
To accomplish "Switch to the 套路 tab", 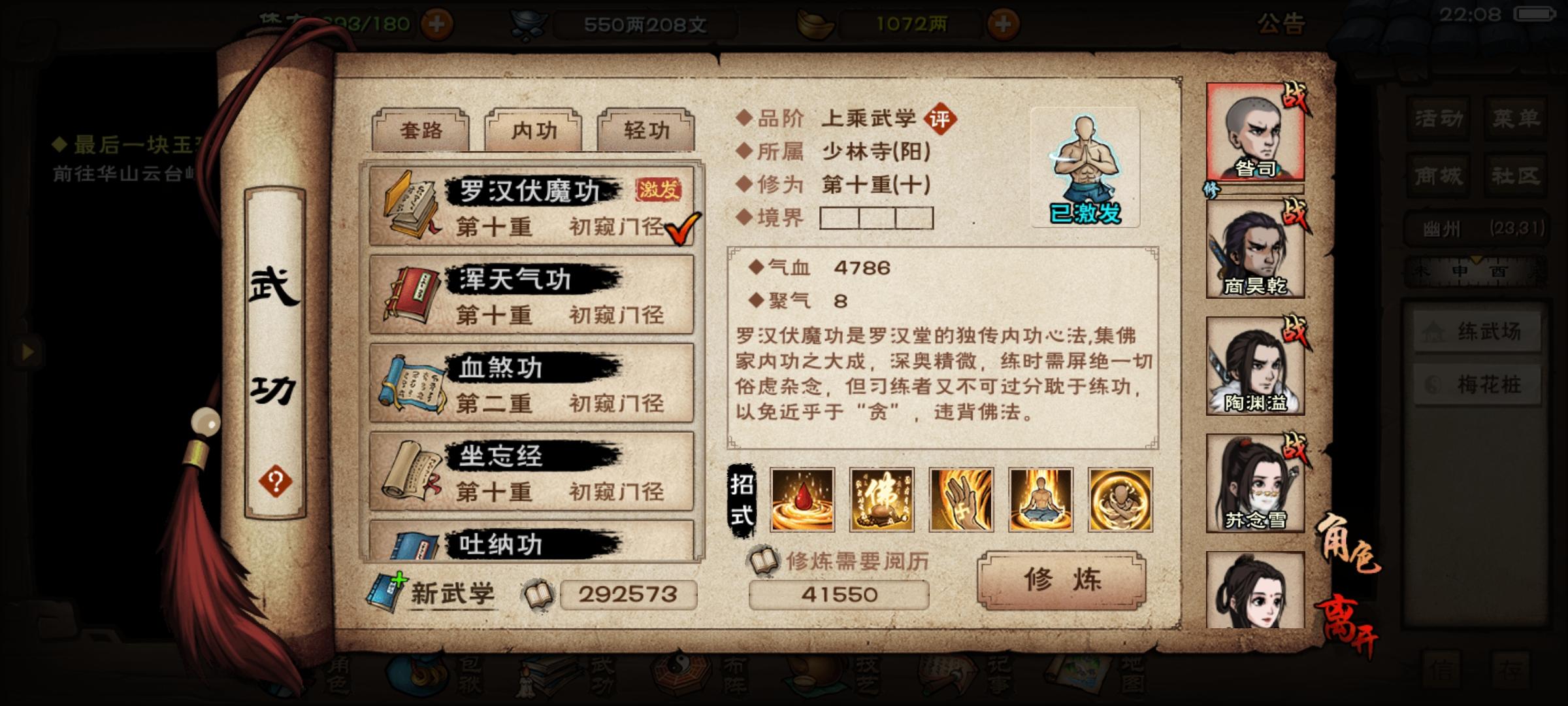I will pyautogui.click(x=420, y=130).
